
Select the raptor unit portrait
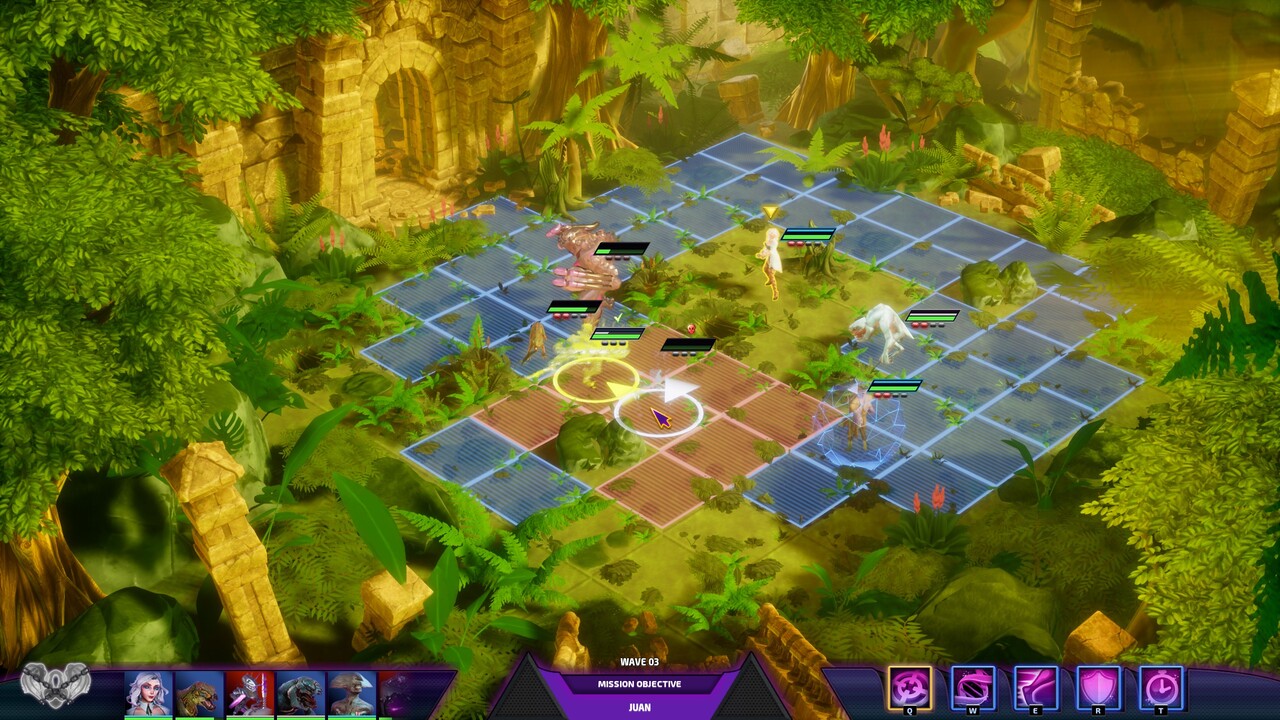(198, 693)
